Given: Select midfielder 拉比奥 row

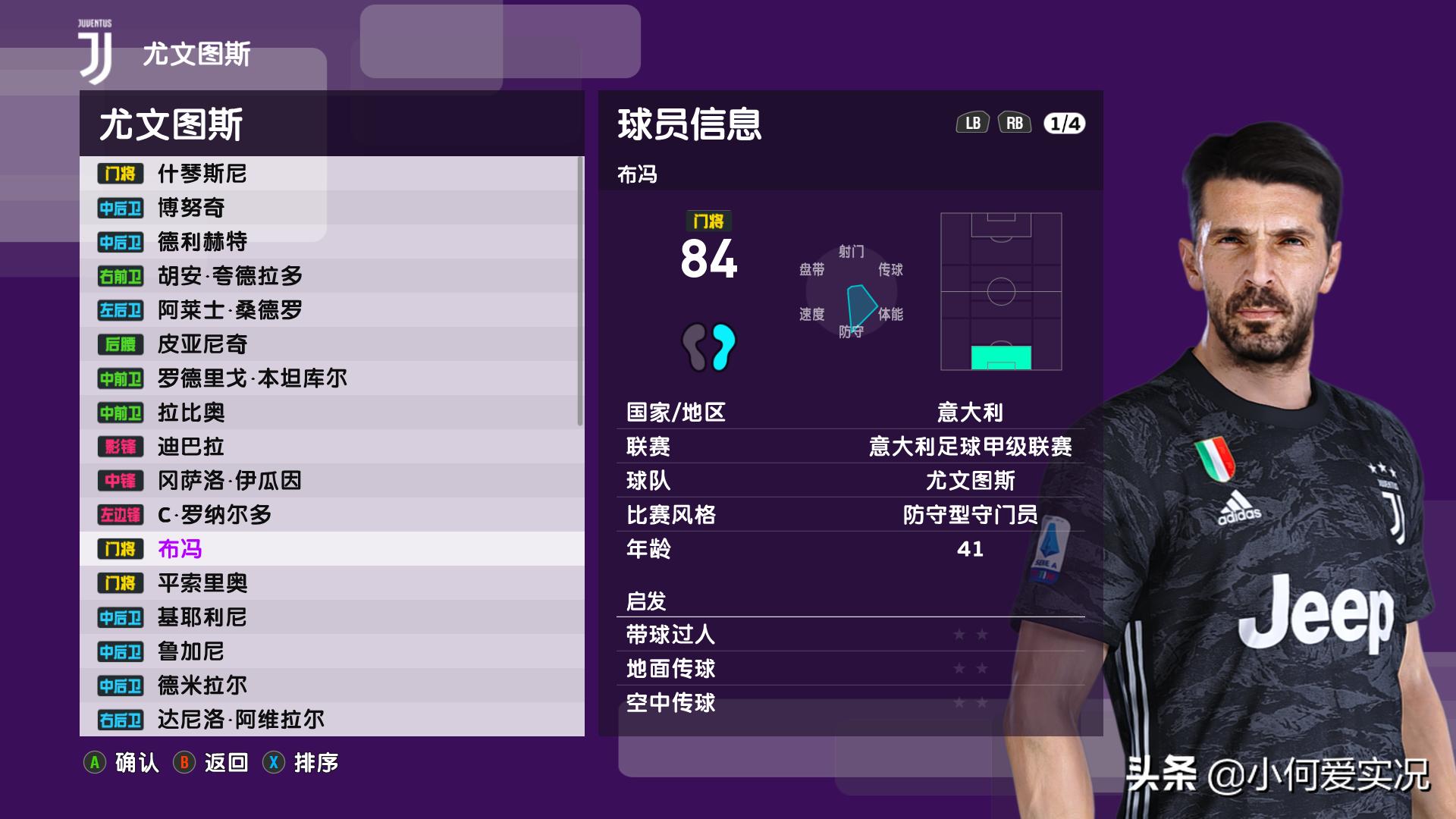Looking at the screenshot, I should (331, 413).
